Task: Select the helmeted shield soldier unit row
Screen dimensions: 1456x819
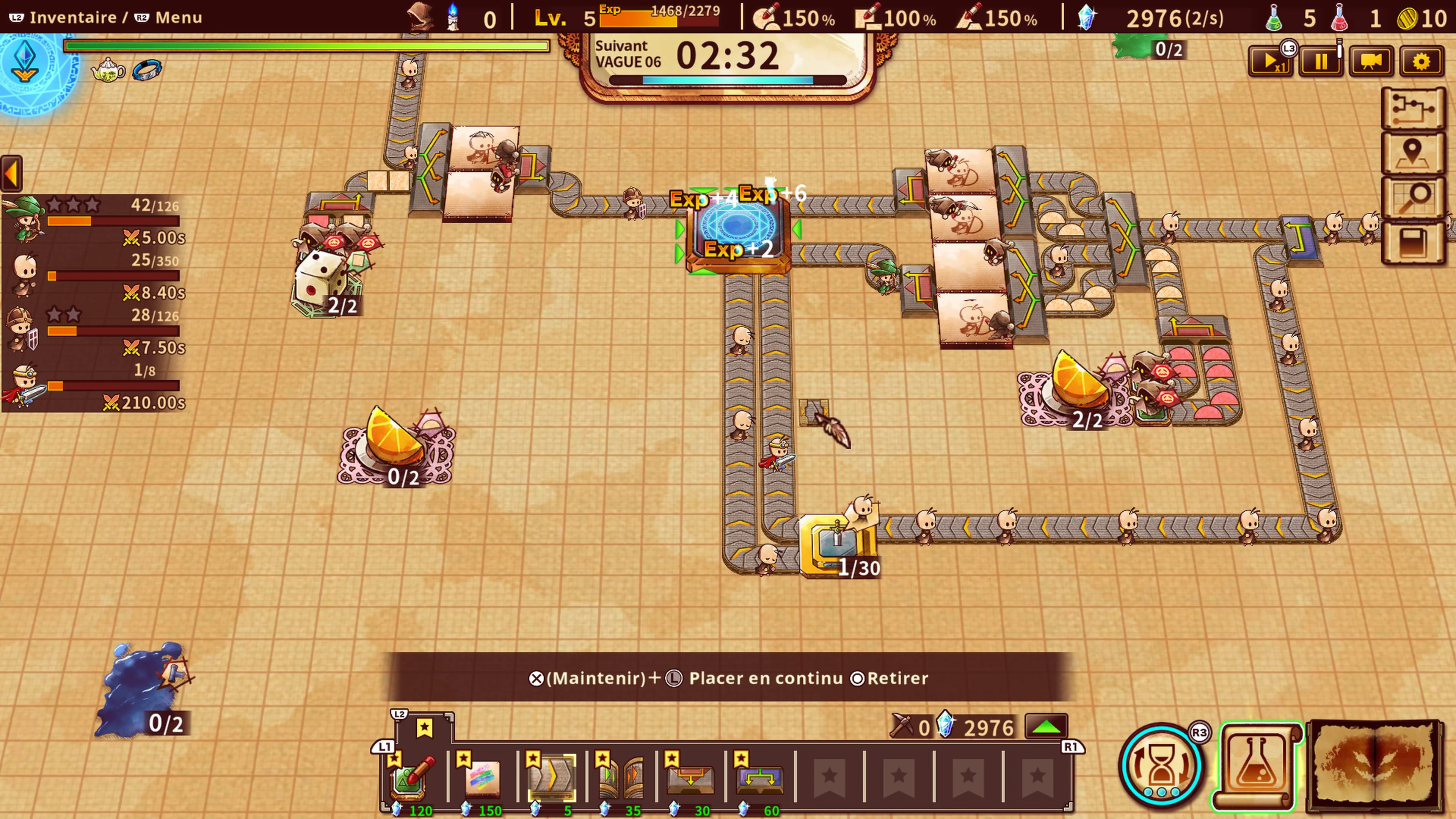Action: 93,331
